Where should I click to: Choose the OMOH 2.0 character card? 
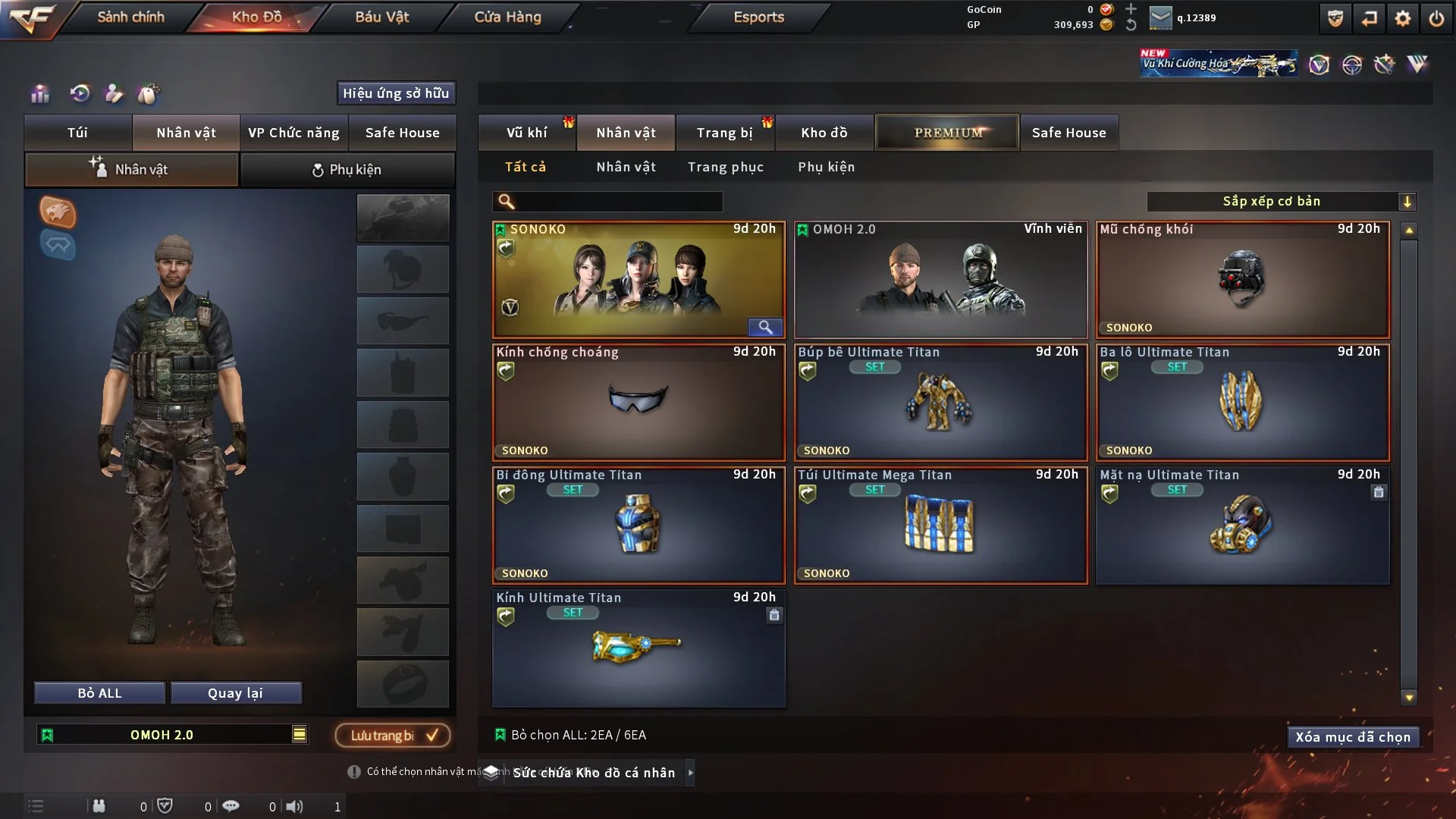click(940, 279)
